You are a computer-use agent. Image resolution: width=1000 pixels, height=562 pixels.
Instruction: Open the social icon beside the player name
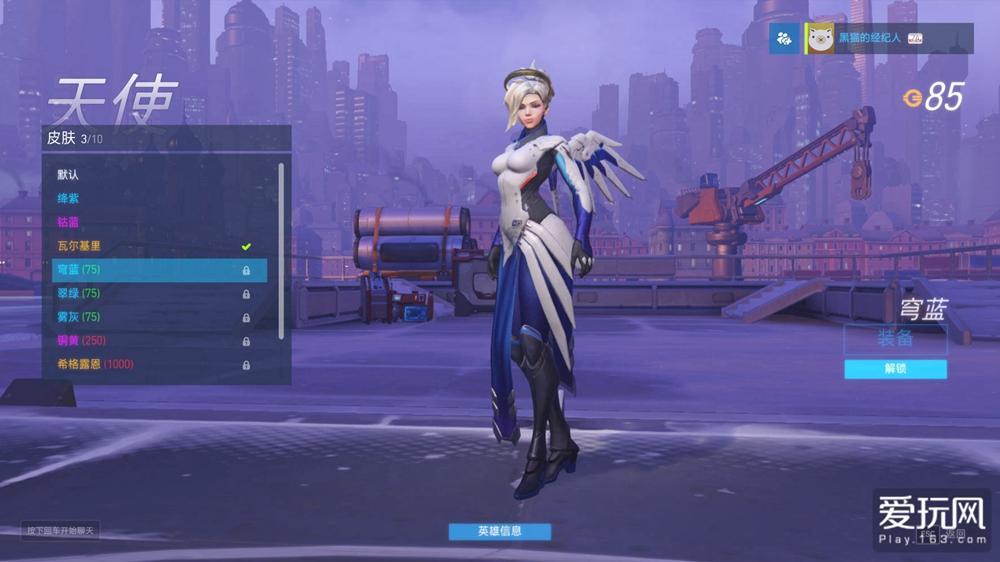(x=784, y=38)
